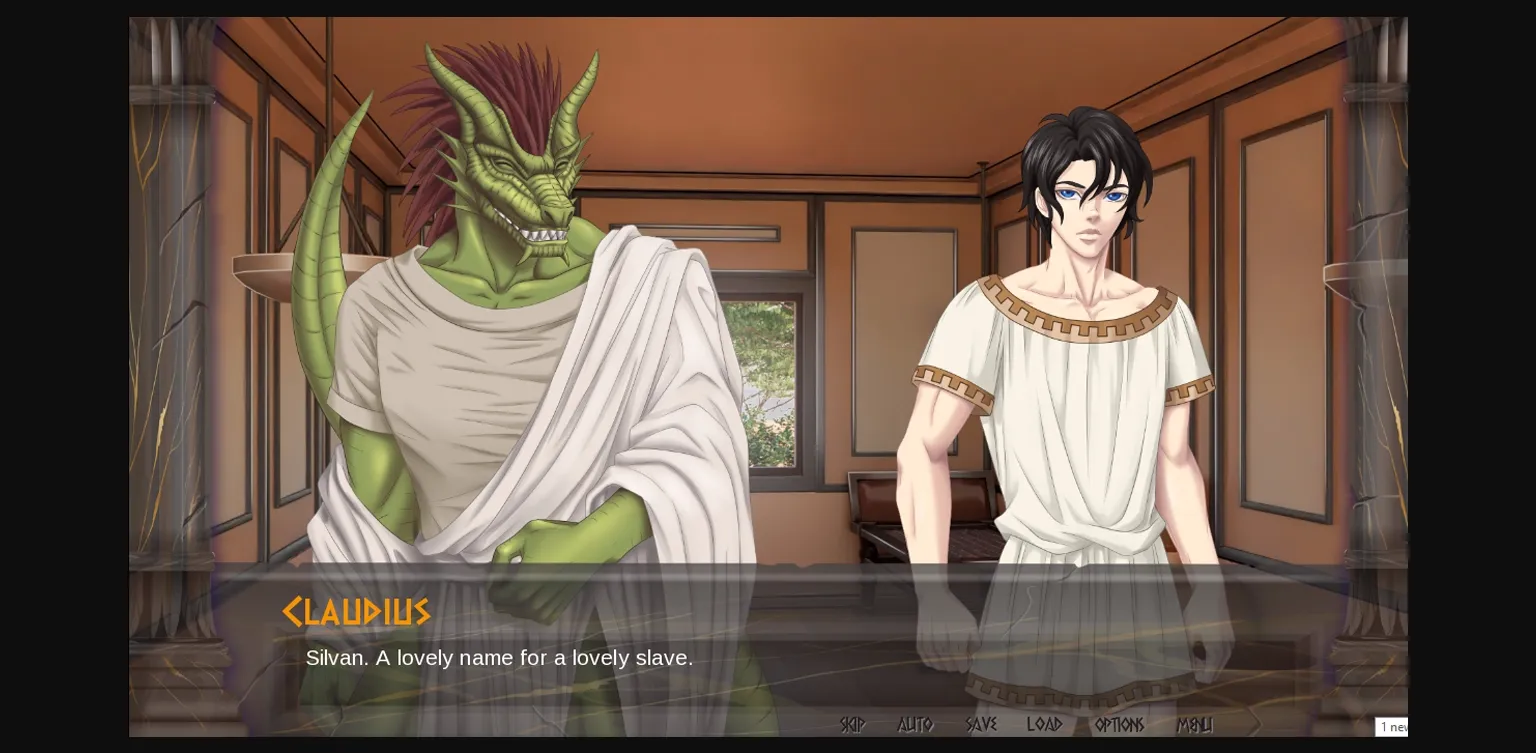Select the Menu icon in the quick bar

coord(1196,725)
